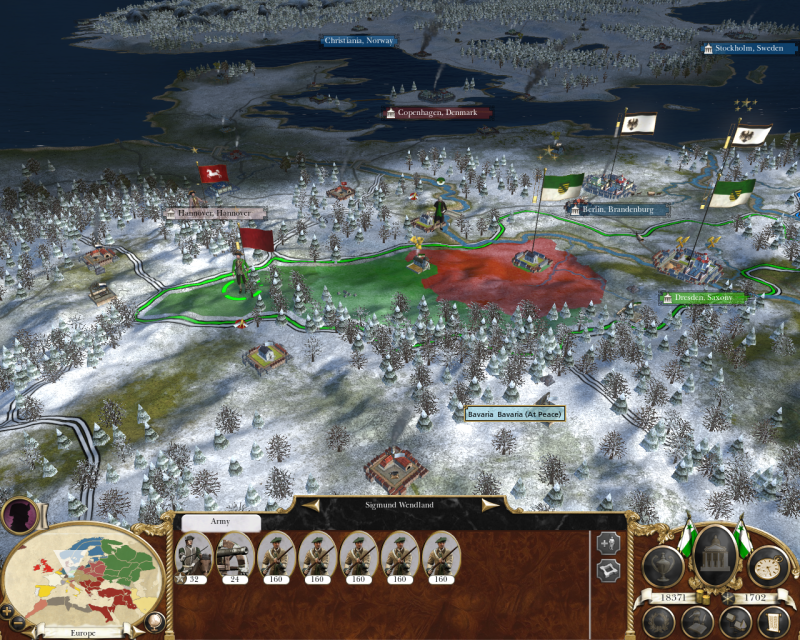Screen dimensions: 800x640
Task: Zoom in the minimap with plus button
Action: point(8,610)
